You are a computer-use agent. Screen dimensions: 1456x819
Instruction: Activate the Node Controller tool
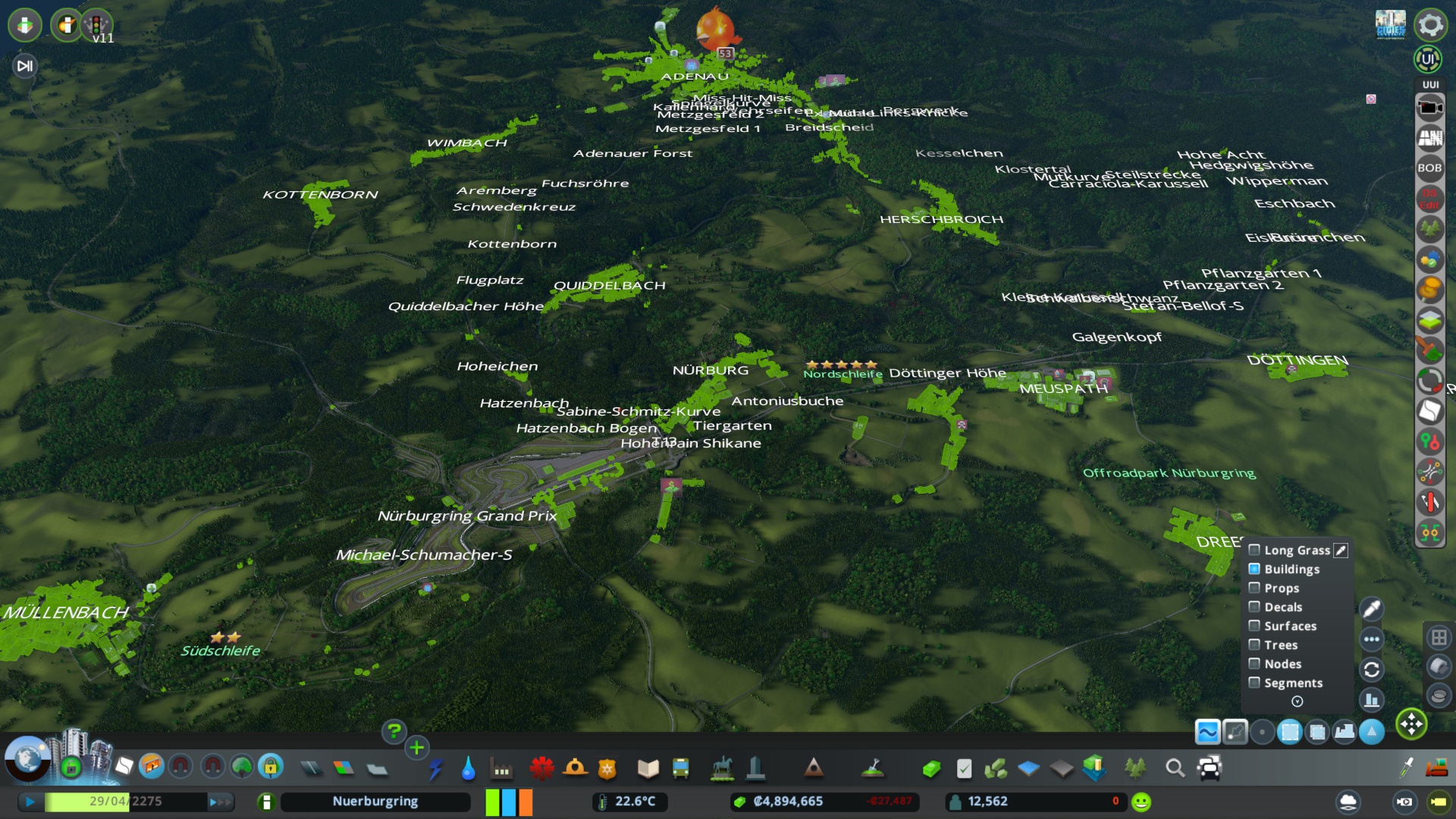[x=1430, y=441]
